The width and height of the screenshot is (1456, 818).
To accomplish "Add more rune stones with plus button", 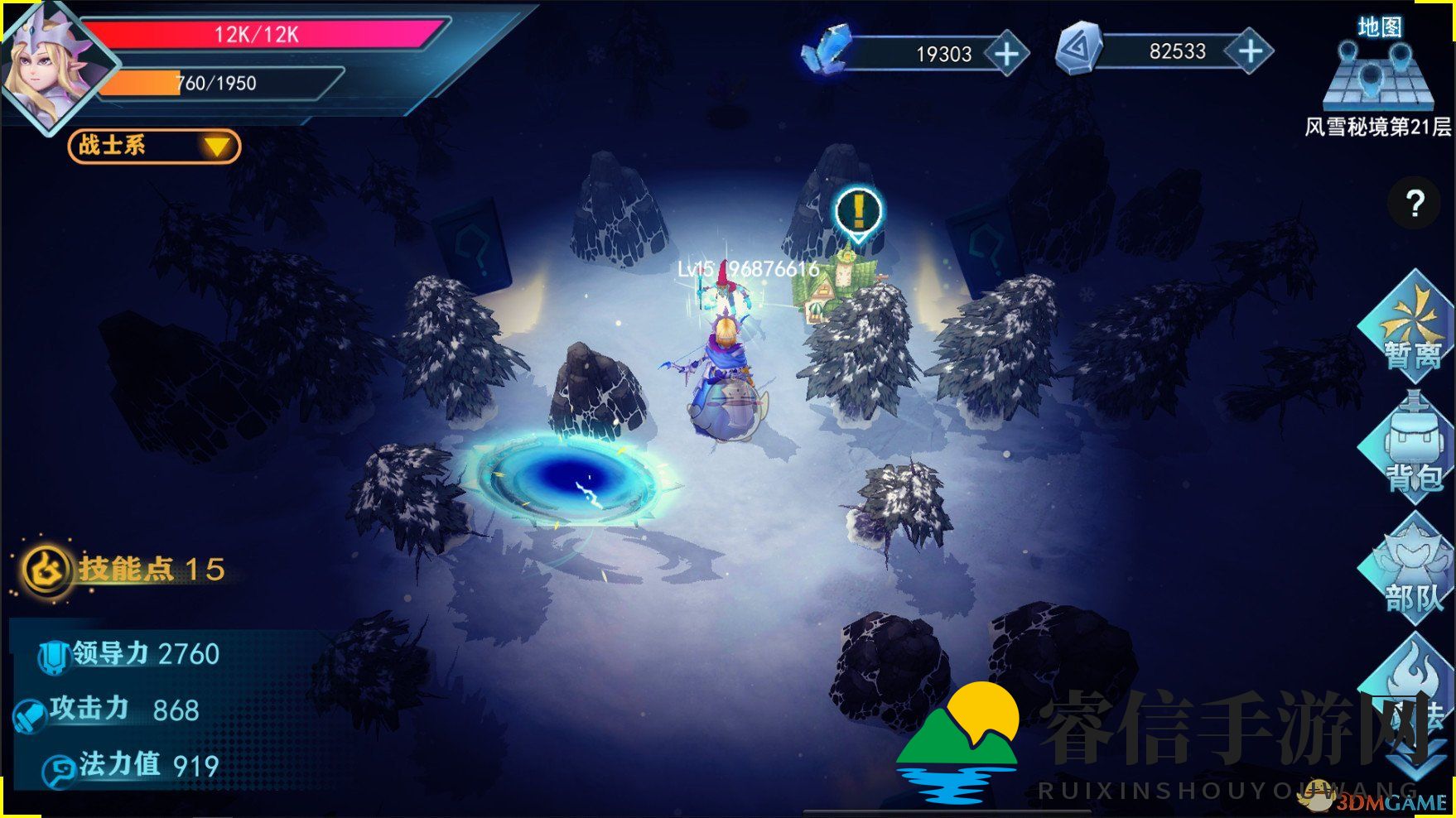I will pyautogui.click(x=1250, y=52).
